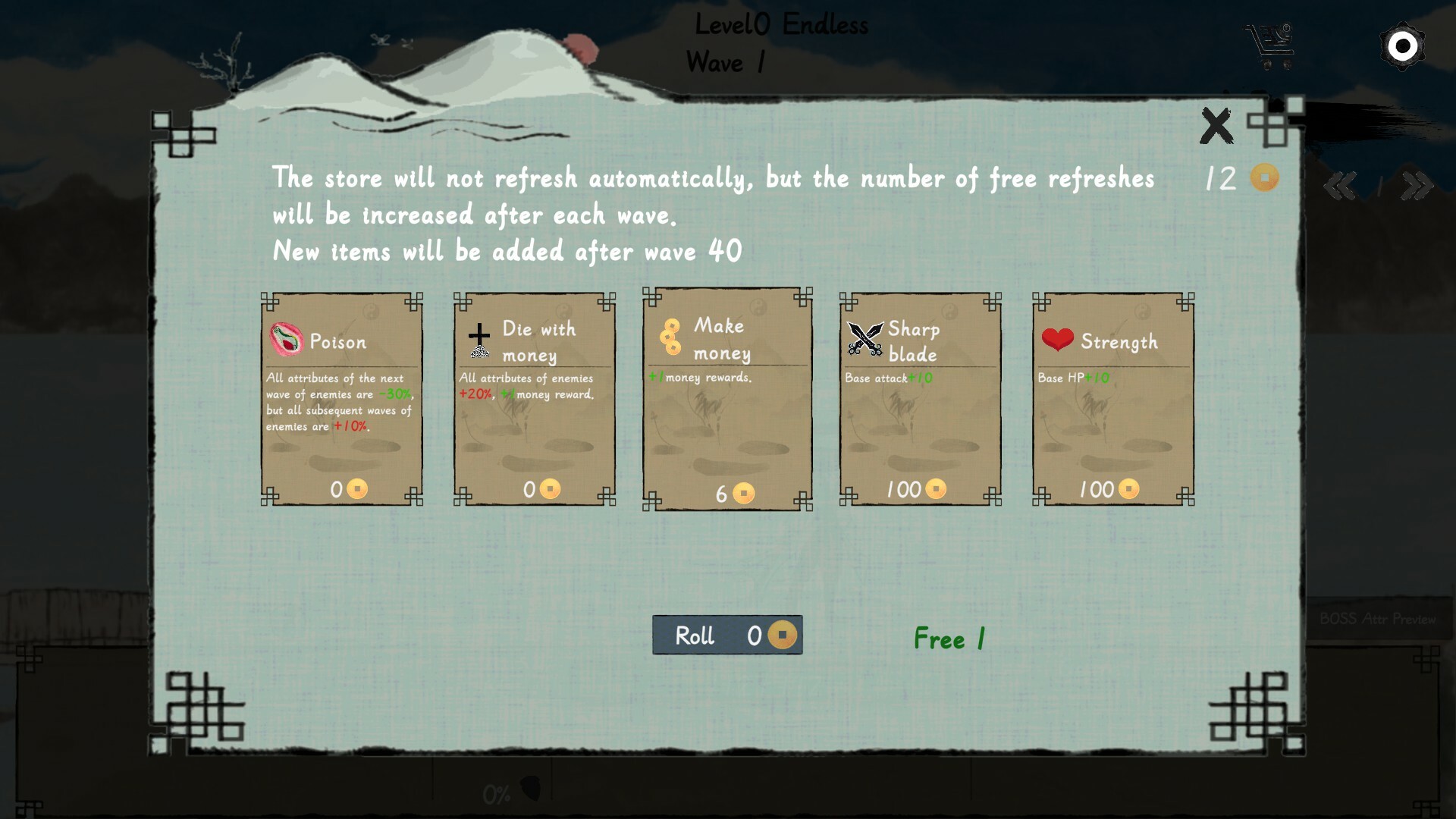Image resolution: width=1456 pixels, height=819 pixels.
Task: Click the heart icon on the Strength card
Action: 1059,341
